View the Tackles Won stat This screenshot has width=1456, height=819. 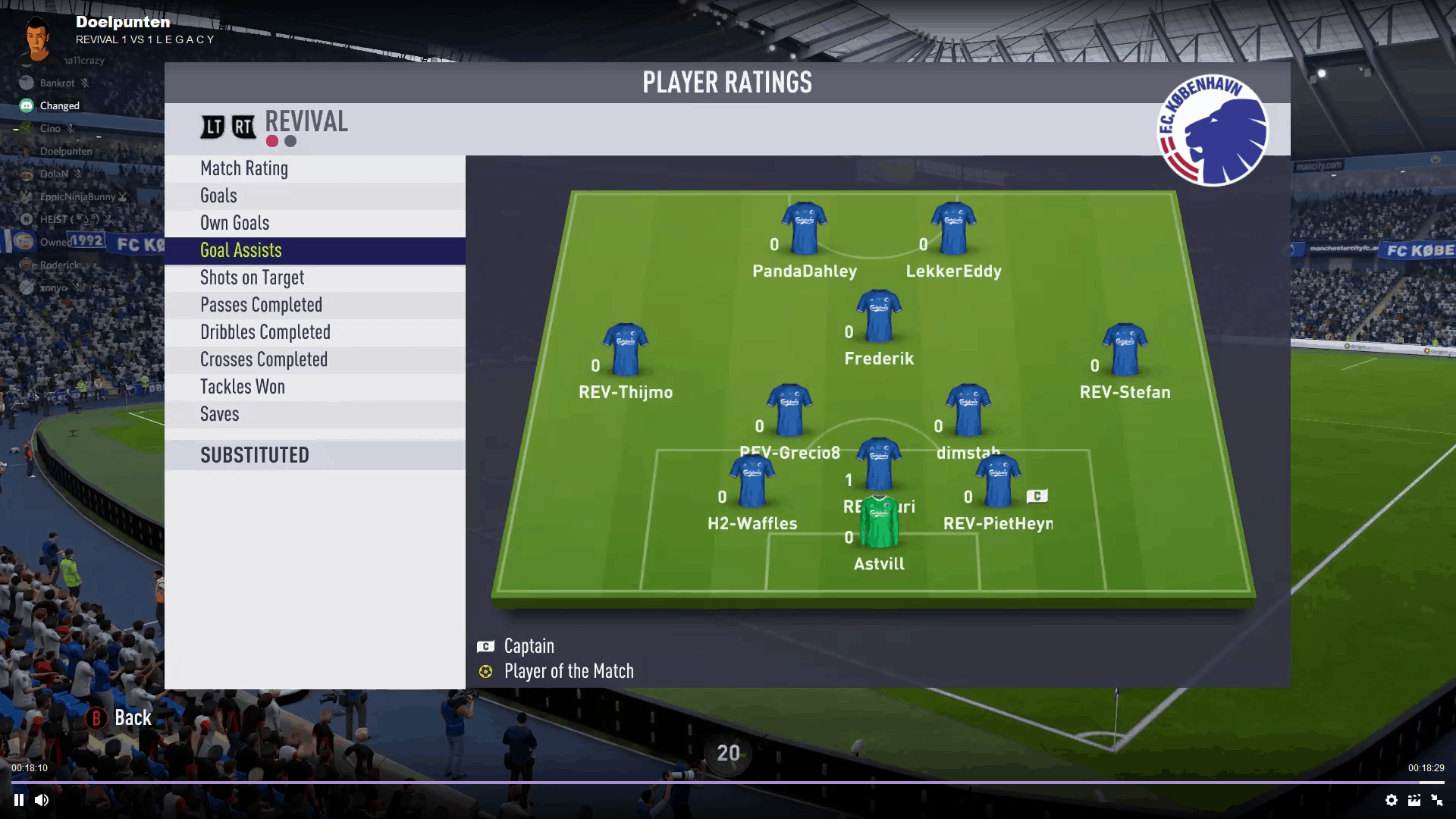[x=243, y=387]
